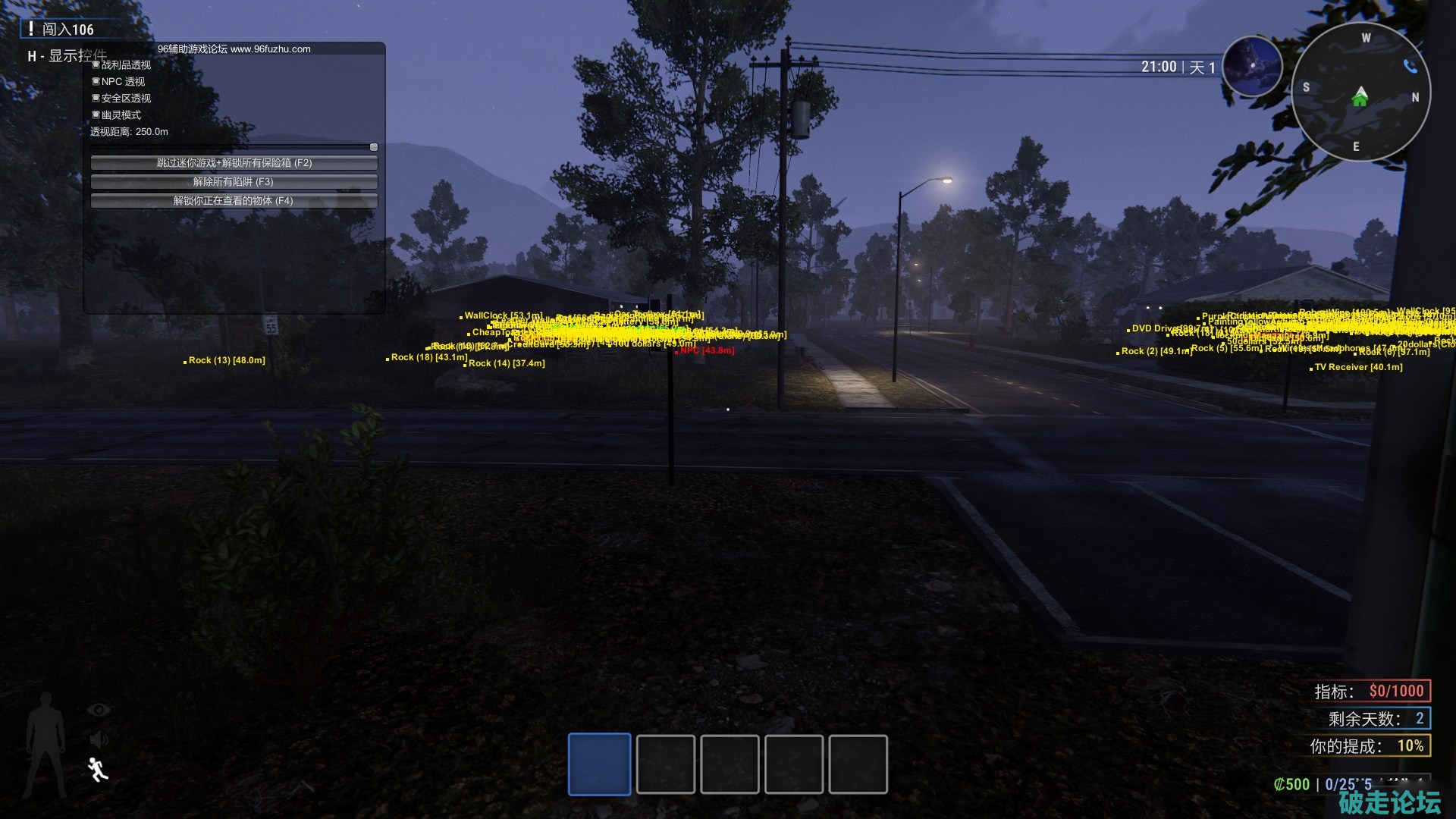This screenshot has width=1456, height=819.
Task: Click the circular compass minimap
Action: (1360, 93)
